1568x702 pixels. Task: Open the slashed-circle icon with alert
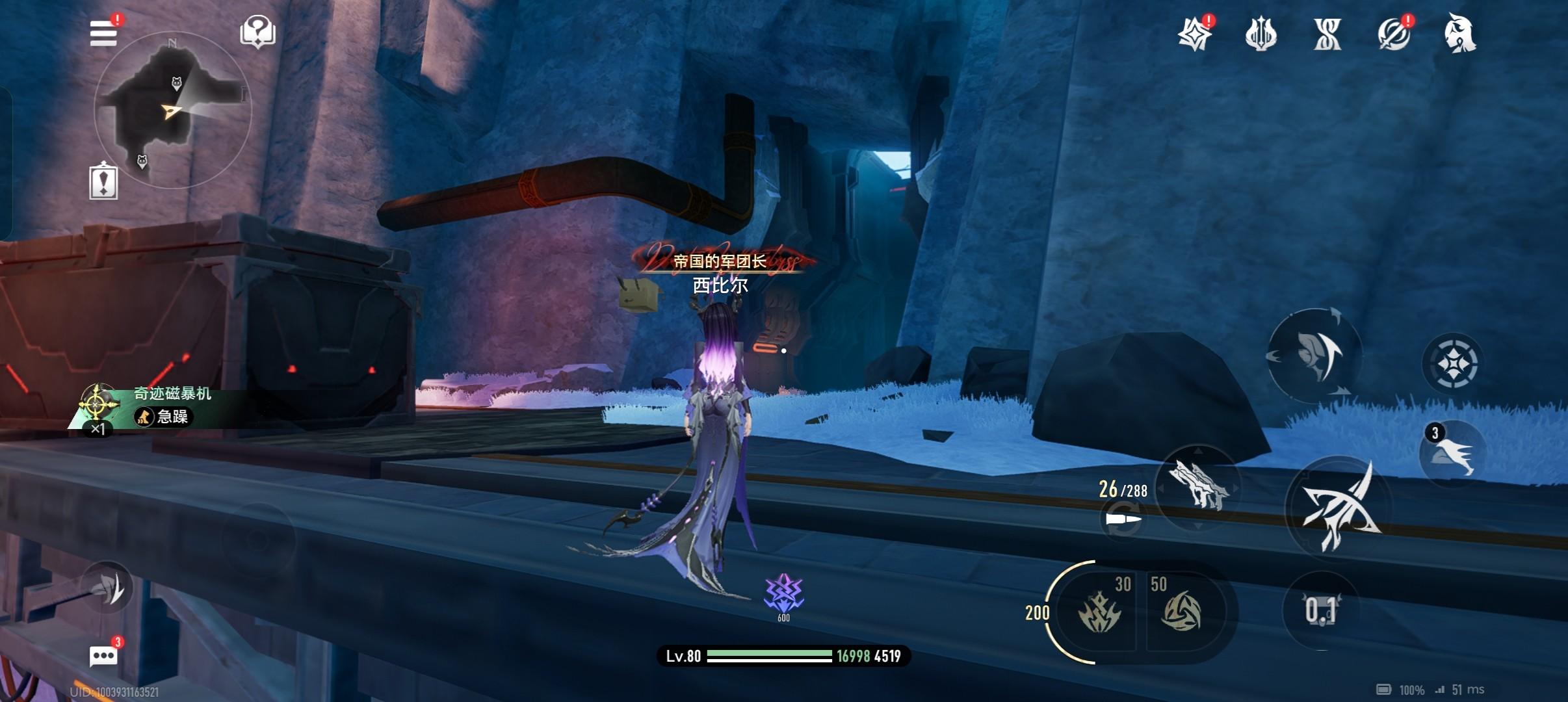(1394, 34)
